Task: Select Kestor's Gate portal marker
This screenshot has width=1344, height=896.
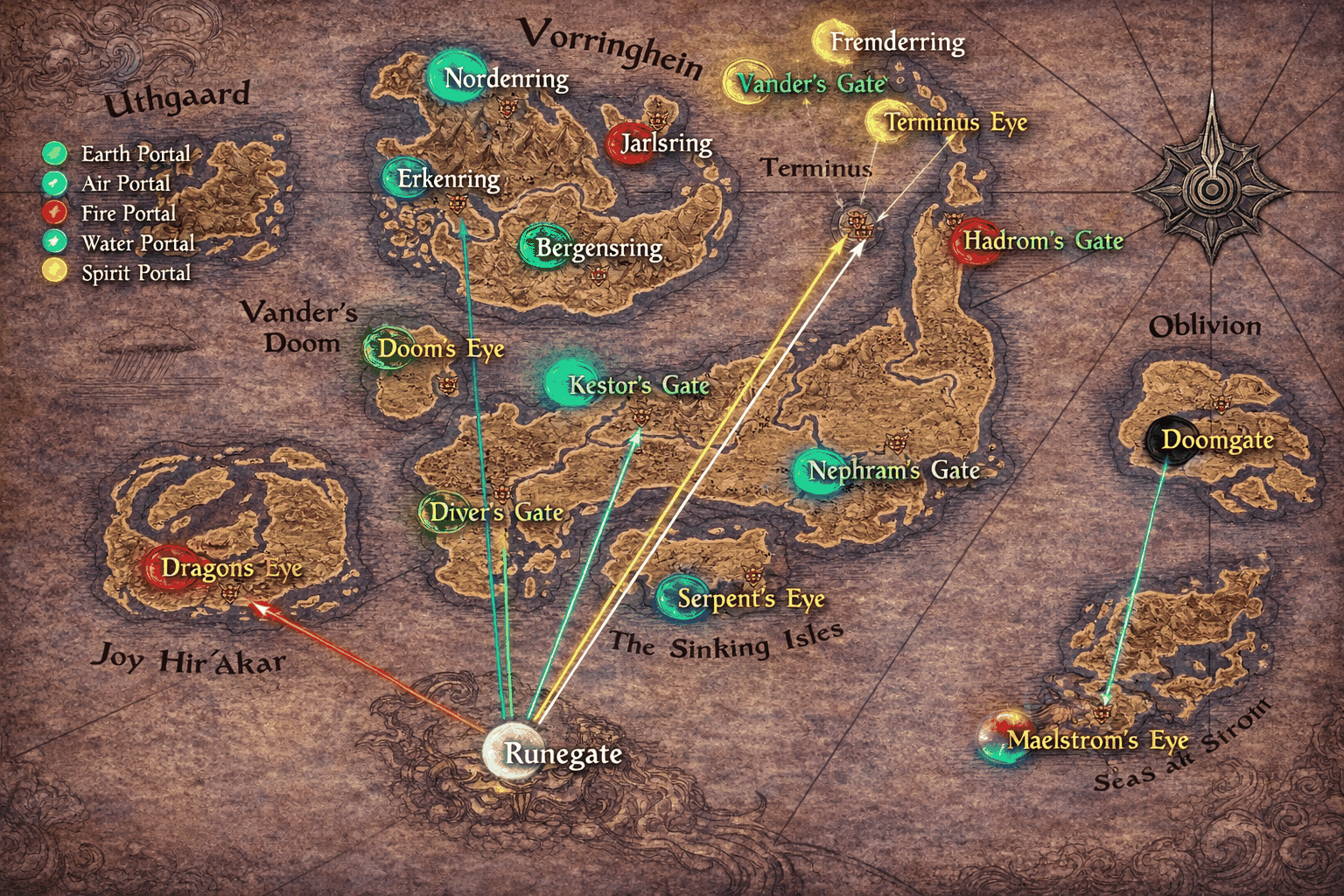Action: tap(569, 383)
